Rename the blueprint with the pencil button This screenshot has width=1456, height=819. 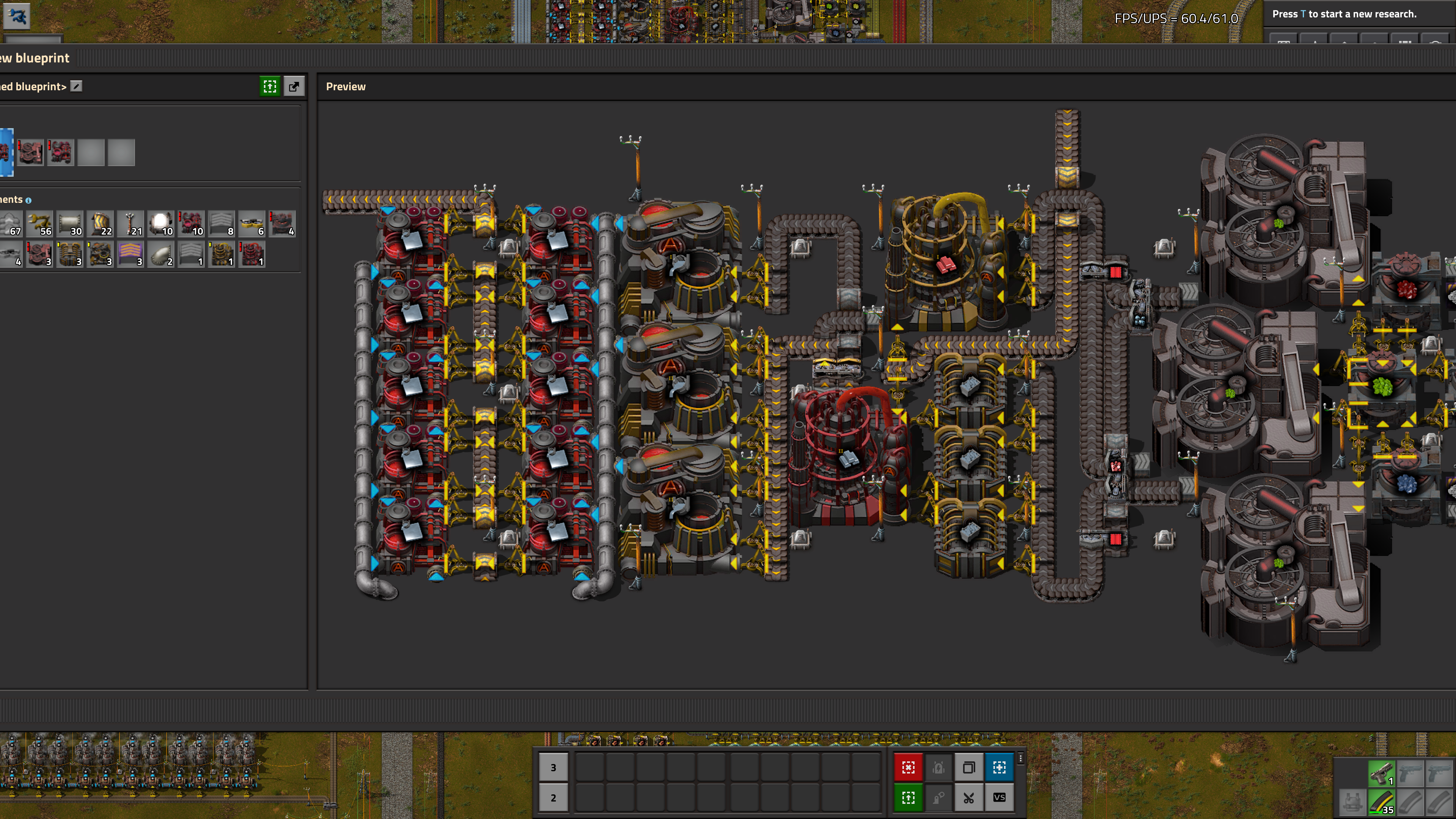coord(76,87)
